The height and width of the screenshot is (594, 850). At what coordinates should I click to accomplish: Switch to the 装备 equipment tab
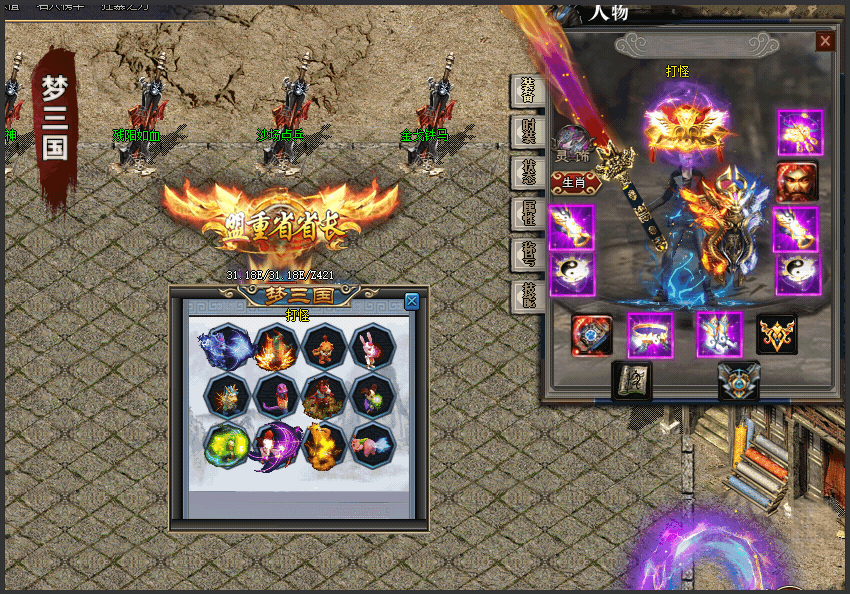click(x=526, y=90)
